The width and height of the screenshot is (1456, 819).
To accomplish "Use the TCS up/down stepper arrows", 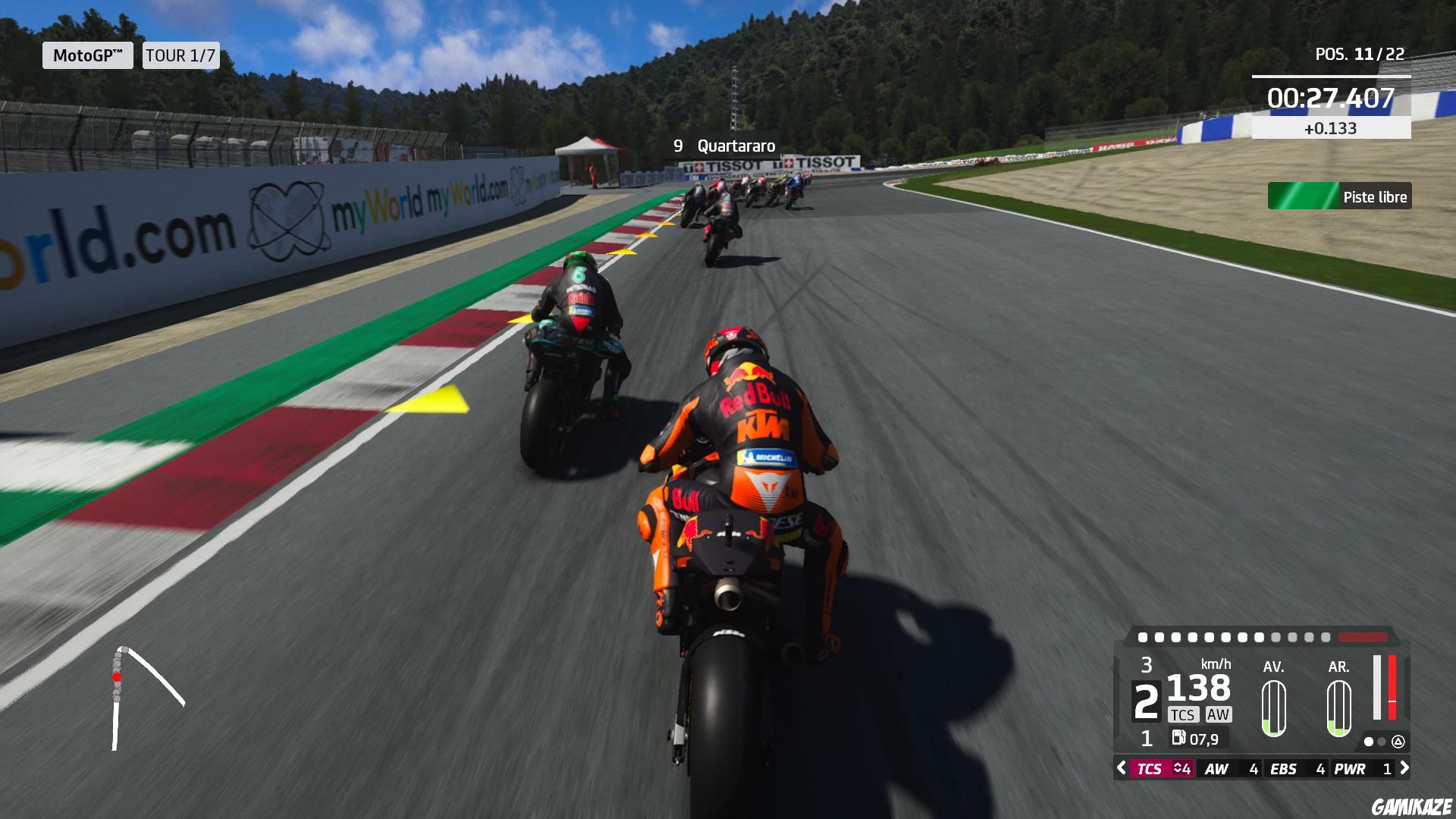I will coord(1176,769).
